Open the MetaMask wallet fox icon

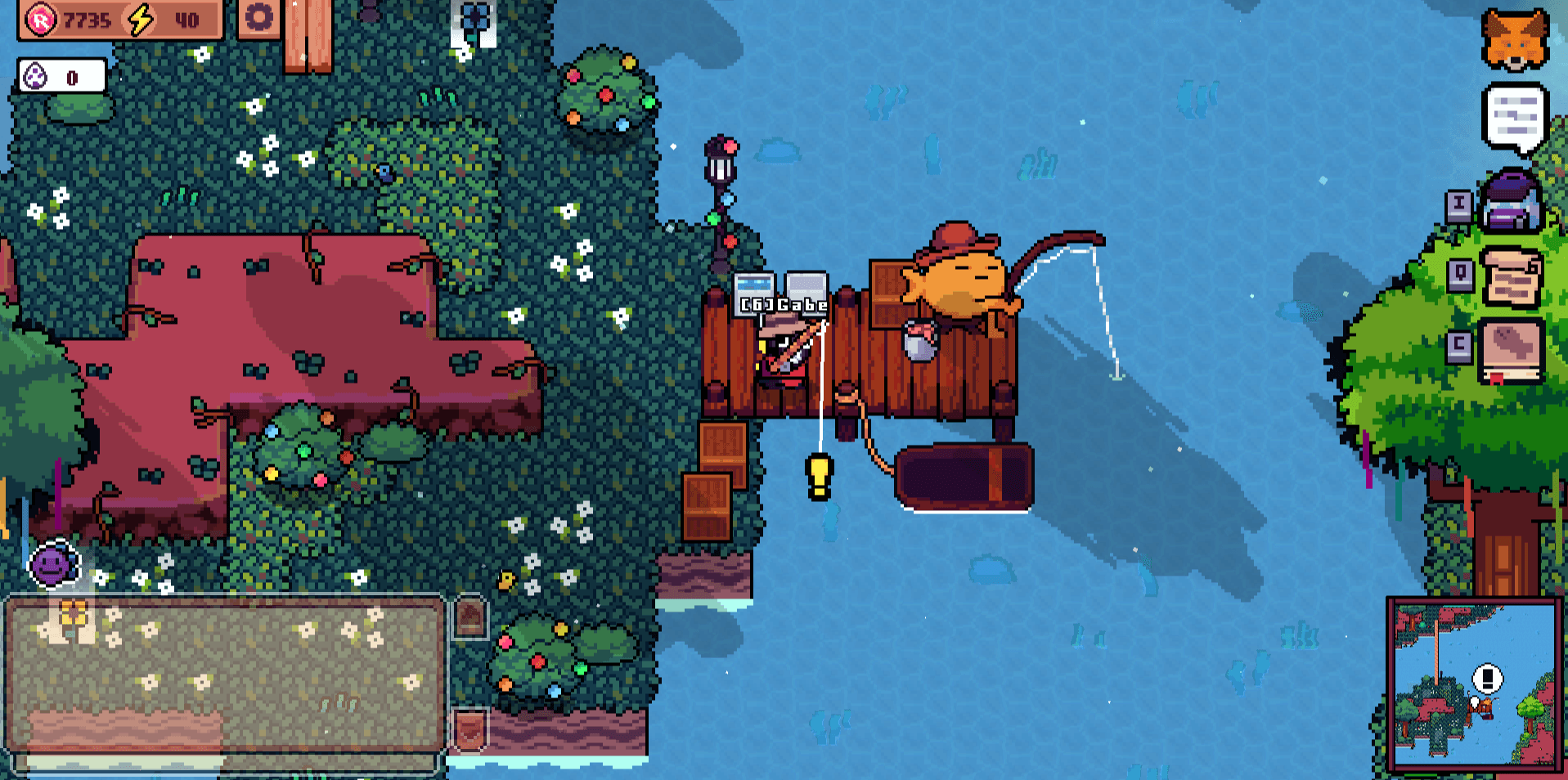pos(1516,37)
